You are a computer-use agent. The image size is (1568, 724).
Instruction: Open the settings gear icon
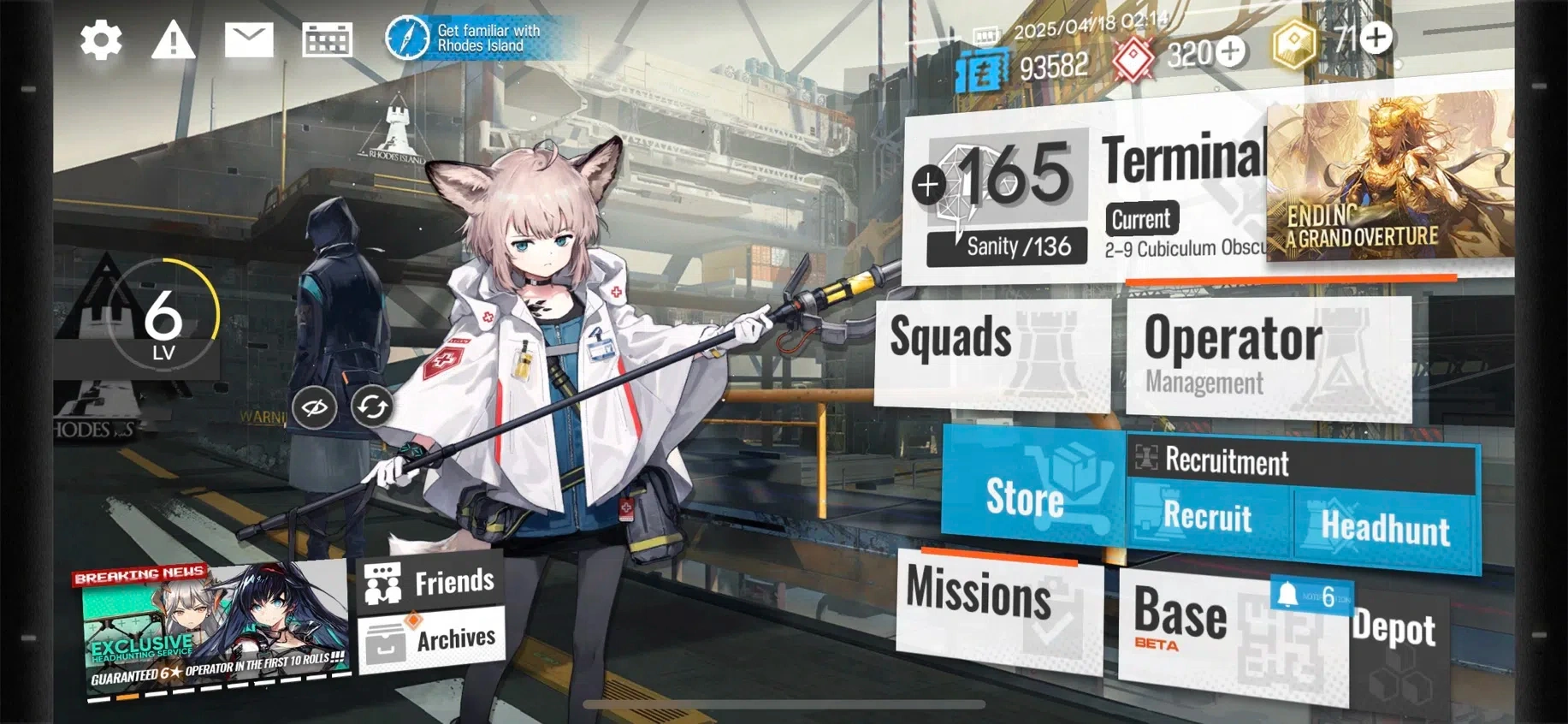point(101,40)
